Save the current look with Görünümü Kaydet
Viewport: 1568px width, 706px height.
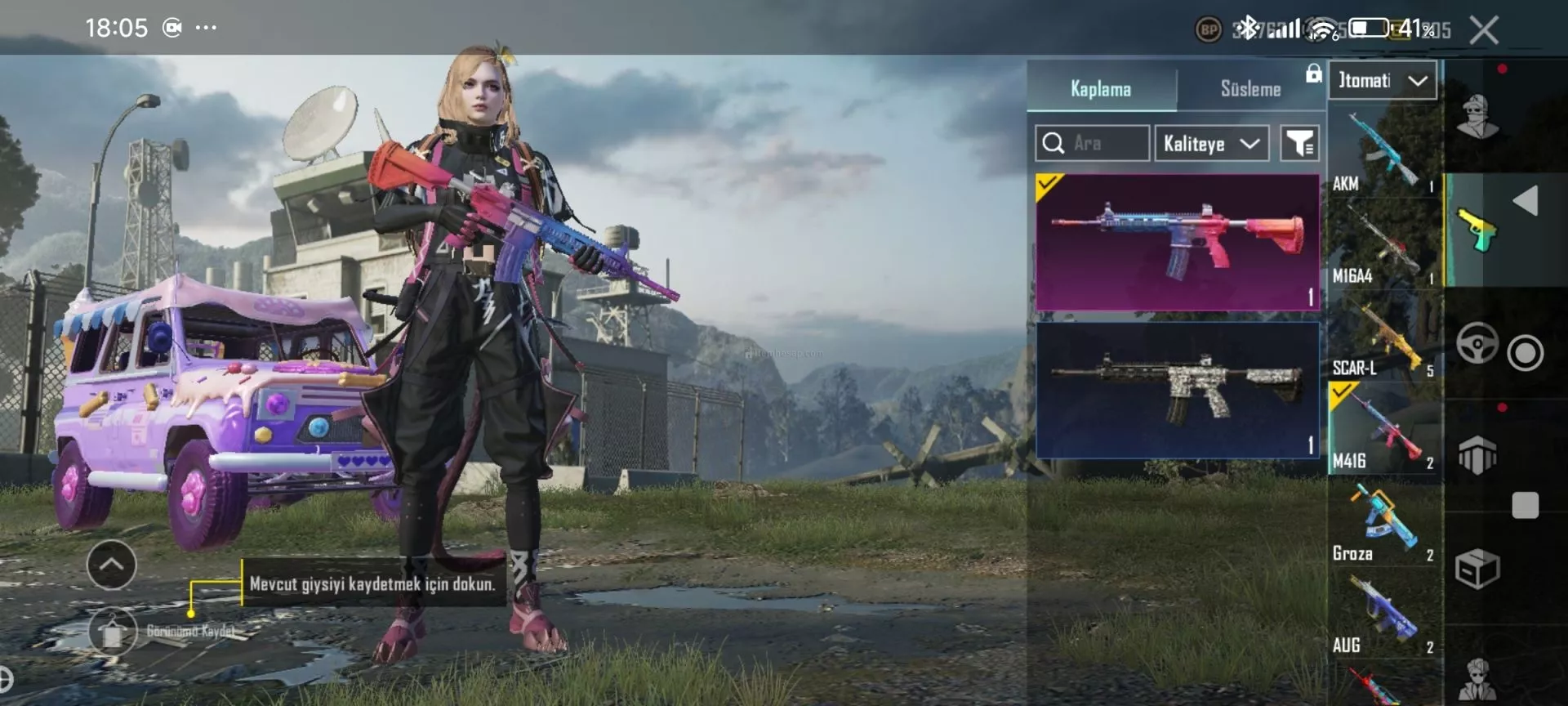pyautogui.click(x=114, y=631)
